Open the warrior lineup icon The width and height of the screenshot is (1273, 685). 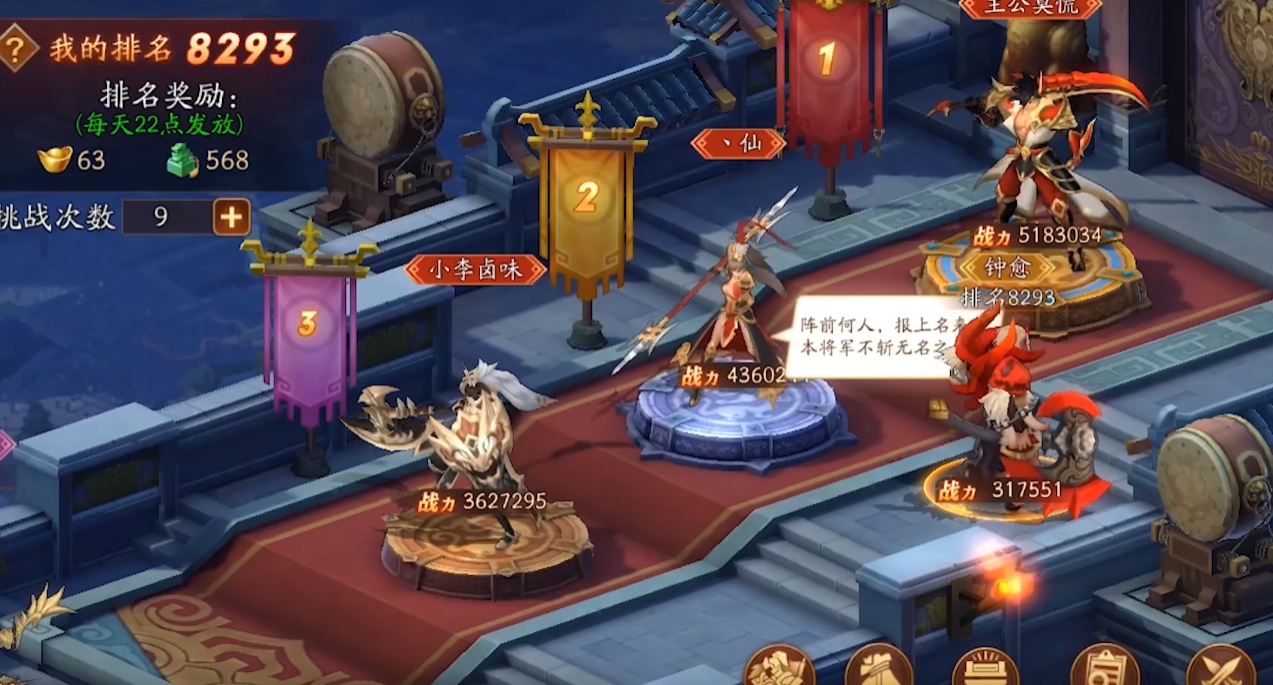[x=779, y=667]
